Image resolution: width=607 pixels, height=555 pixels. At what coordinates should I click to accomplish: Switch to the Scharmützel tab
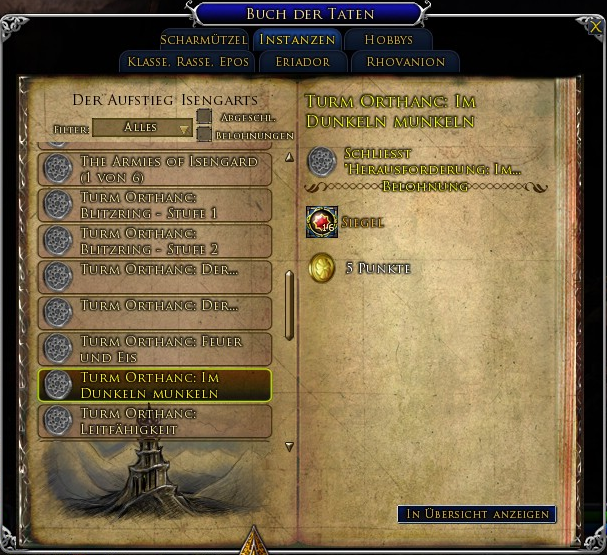[x=203, y=40]
